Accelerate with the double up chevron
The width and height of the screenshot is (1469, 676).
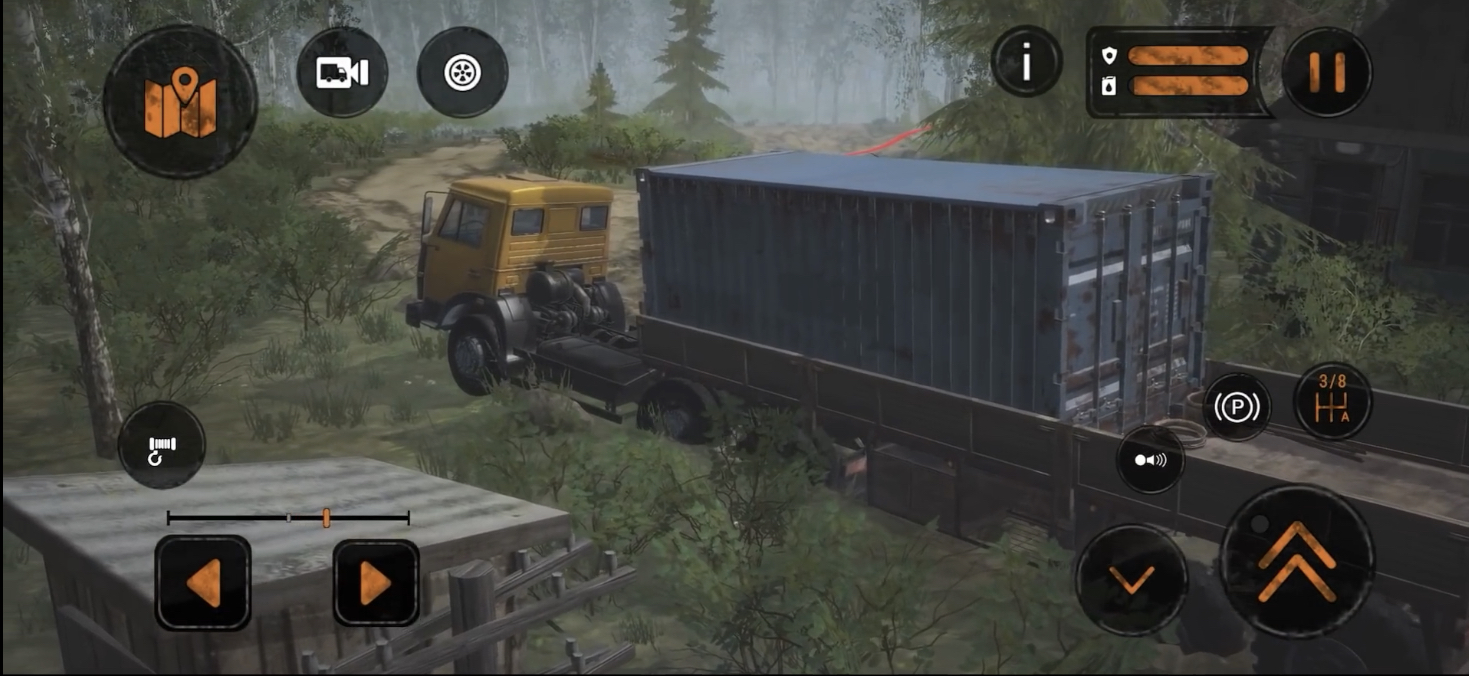pyautogui.click(x=1297, y=562)
